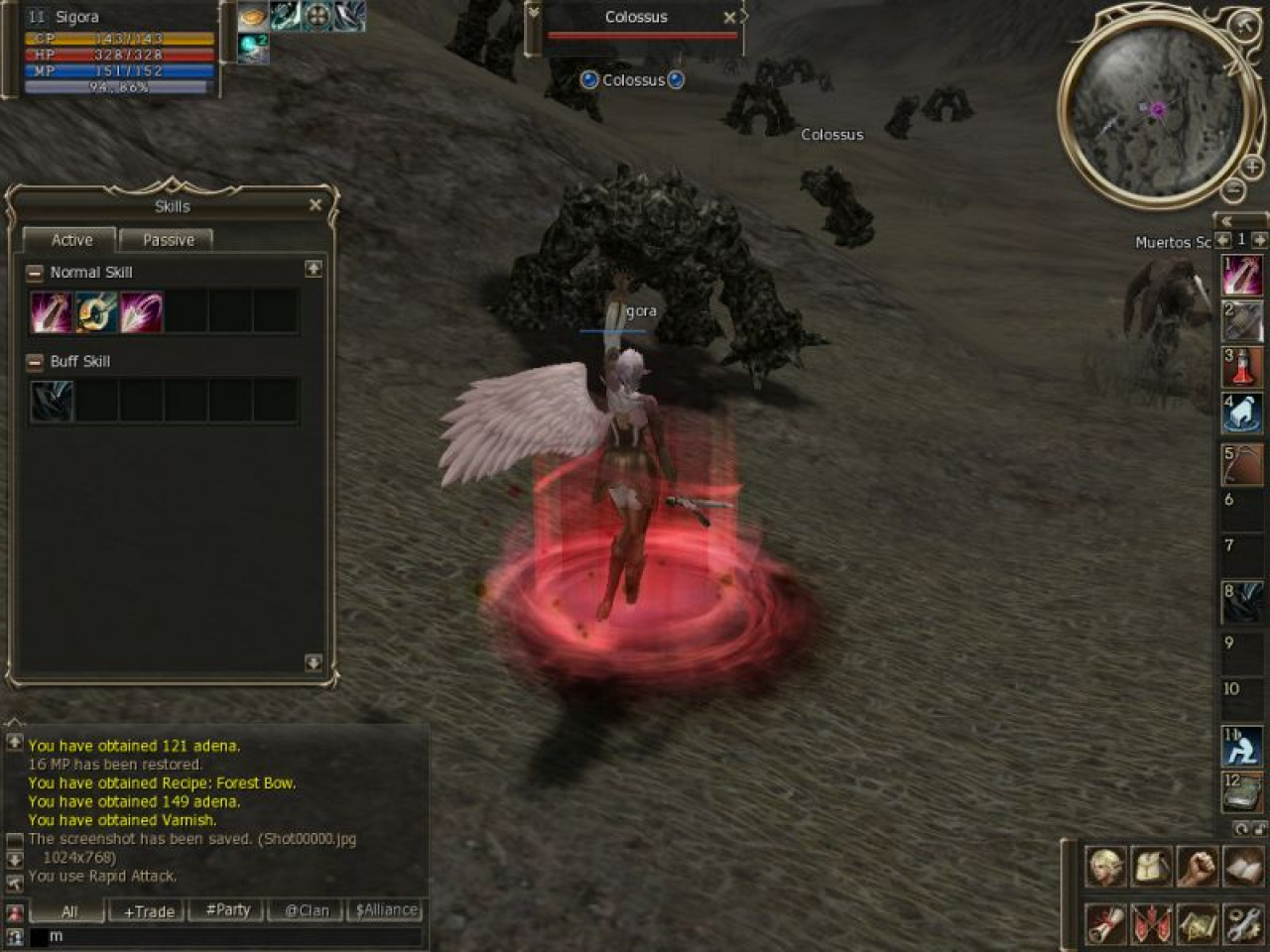Screen dimensions: 1270x952
Task: Open the world map icon
Action: (1198, 924)
